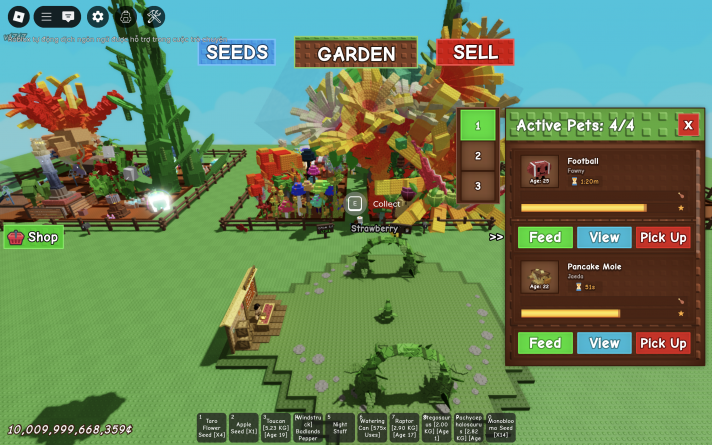
Task: Feed the Football pet
Action: (x=545, y=237)
